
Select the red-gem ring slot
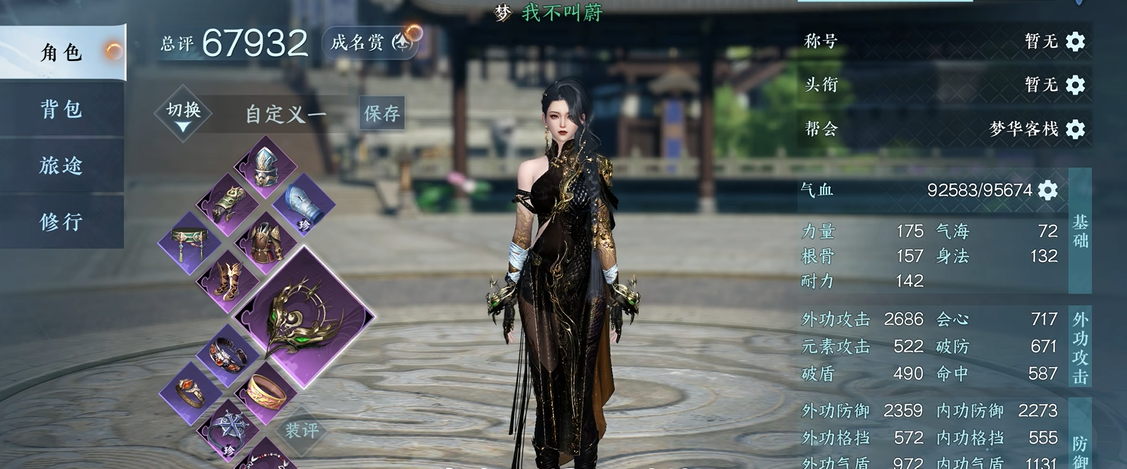[189, 392]
